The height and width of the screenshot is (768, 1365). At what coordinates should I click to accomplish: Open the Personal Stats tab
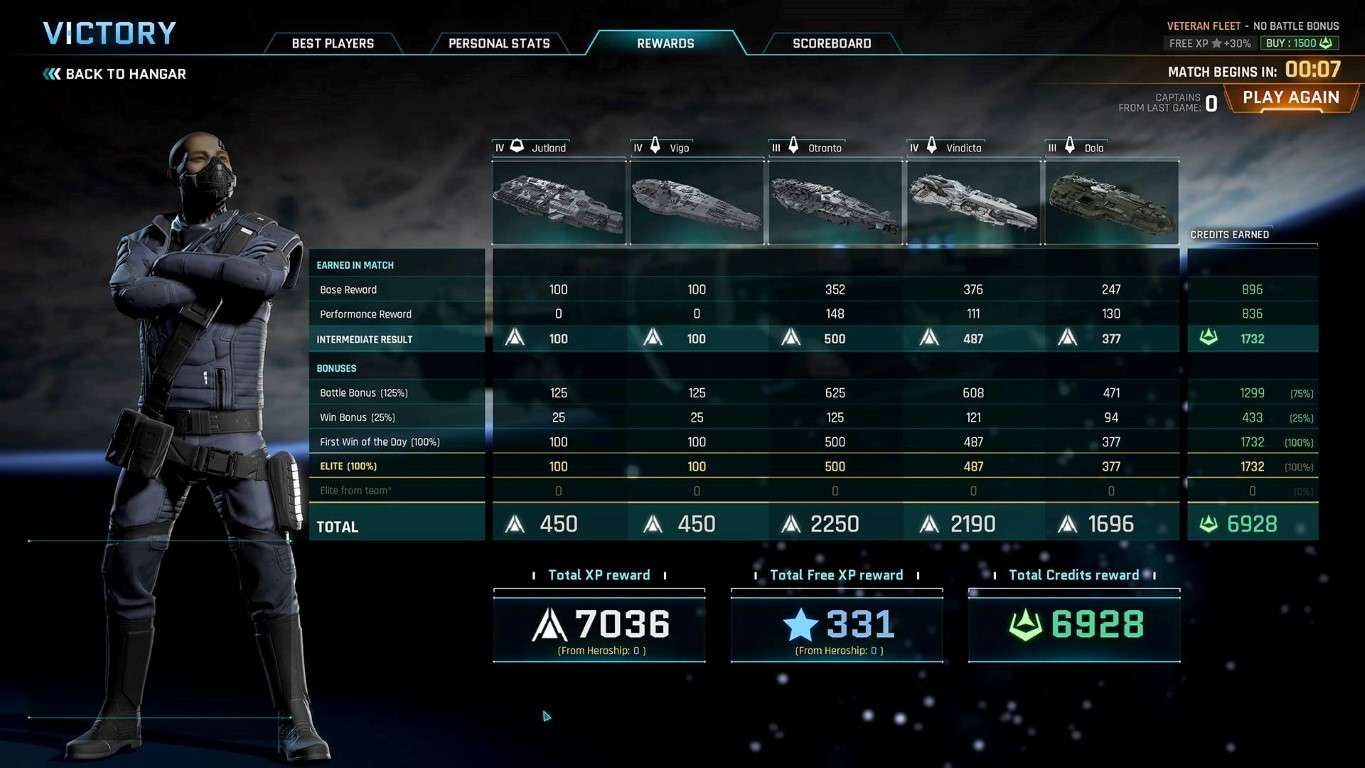(x=498, y=43)
